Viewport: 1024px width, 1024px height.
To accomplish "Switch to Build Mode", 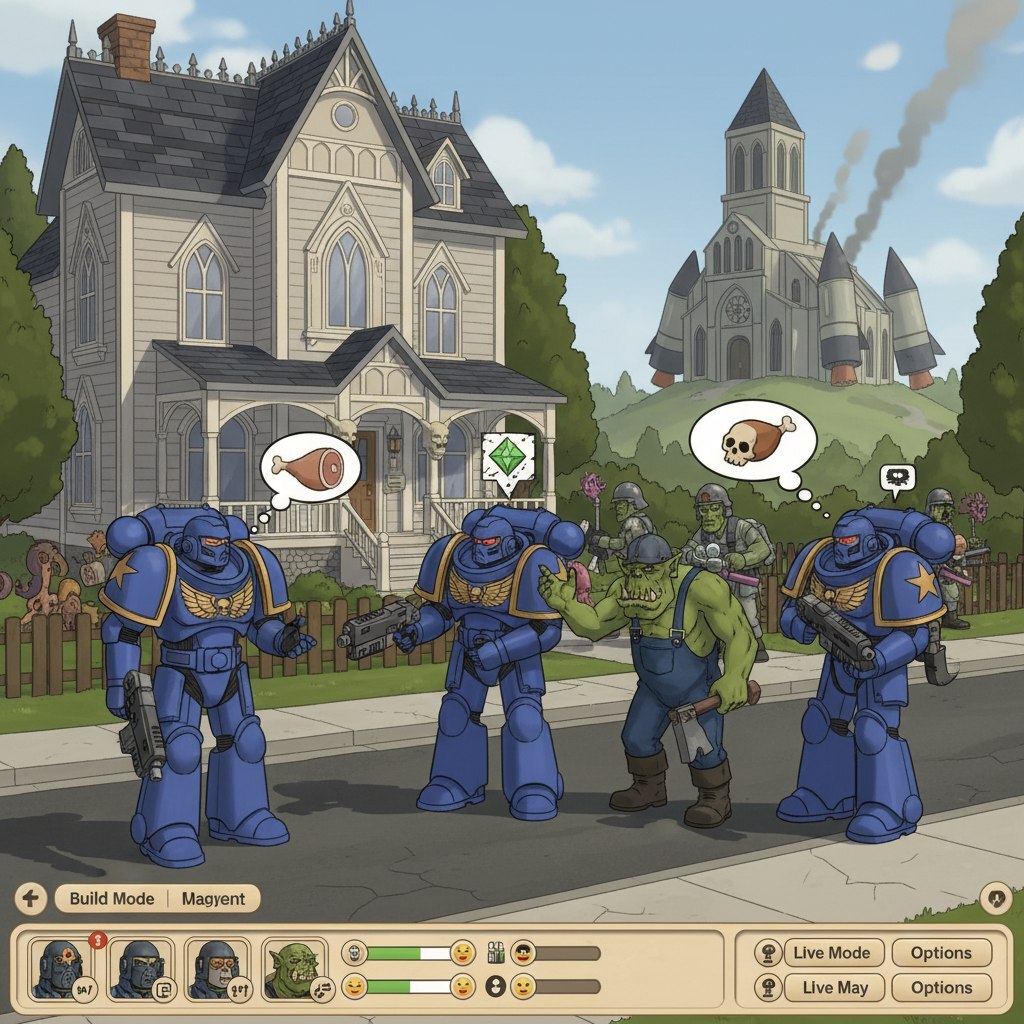I will 111,898.
